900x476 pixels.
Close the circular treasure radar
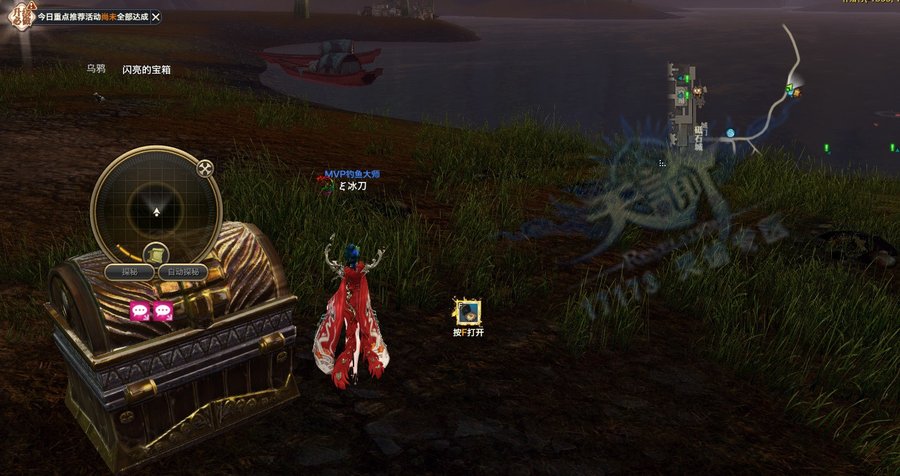205,168
